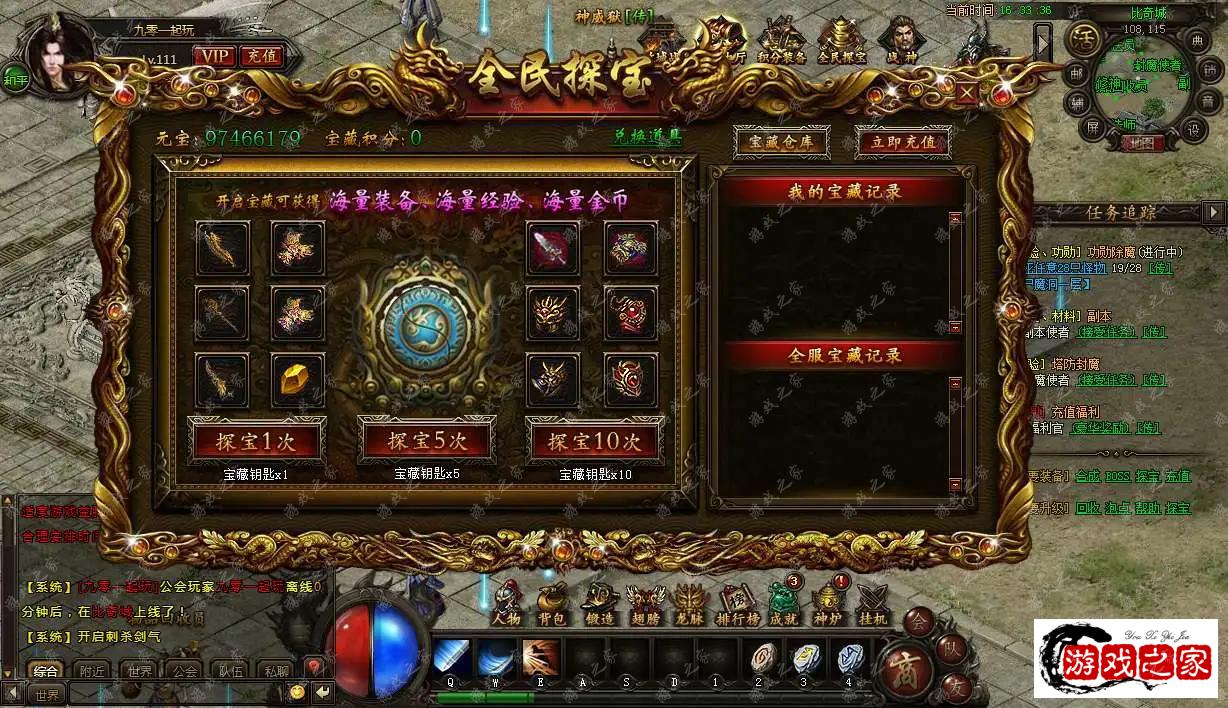Activate 探宝10次 treasure hunt
Screen dimensions: 1228x708
click(x=594, y=440)
